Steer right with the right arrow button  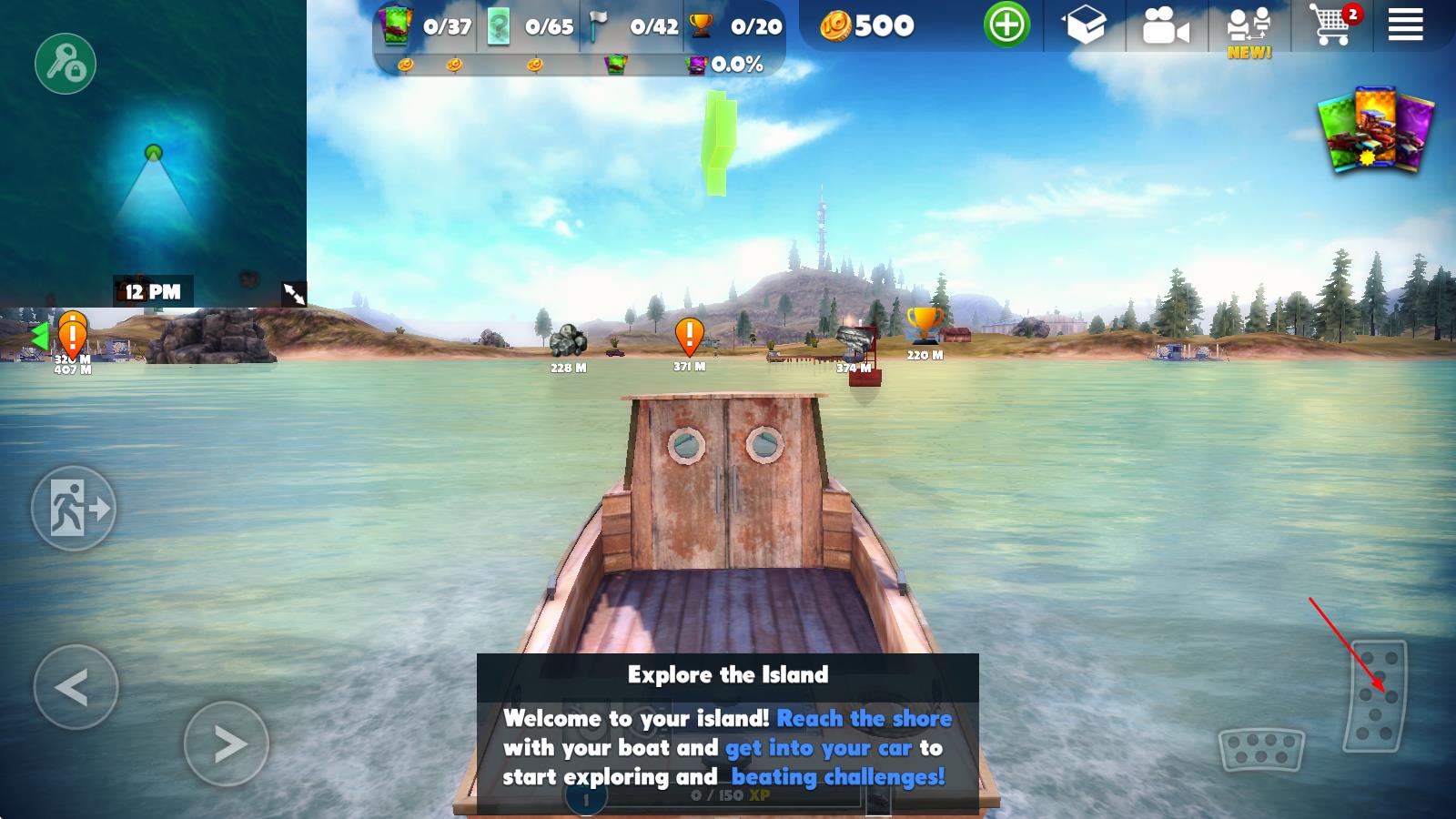pyautogui.click(x=227, y=743)
